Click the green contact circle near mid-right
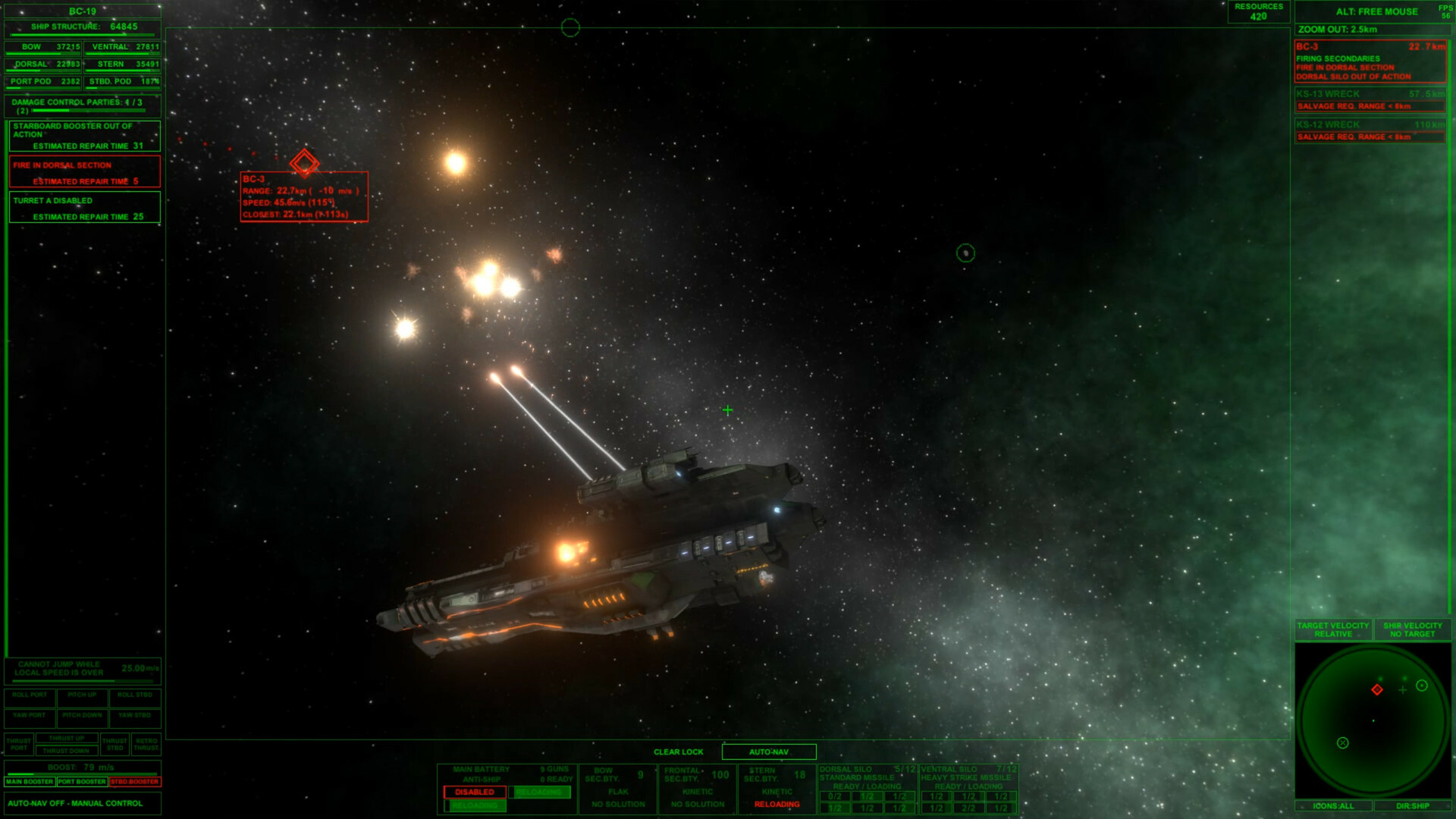The height and width of the screenshot is (819, 1456). (x=966, y=253)
